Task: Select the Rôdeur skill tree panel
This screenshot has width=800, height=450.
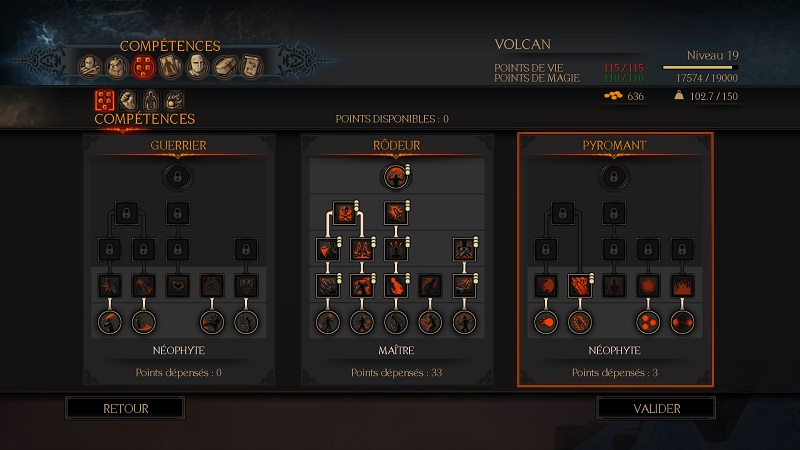Action: [396, 146]
